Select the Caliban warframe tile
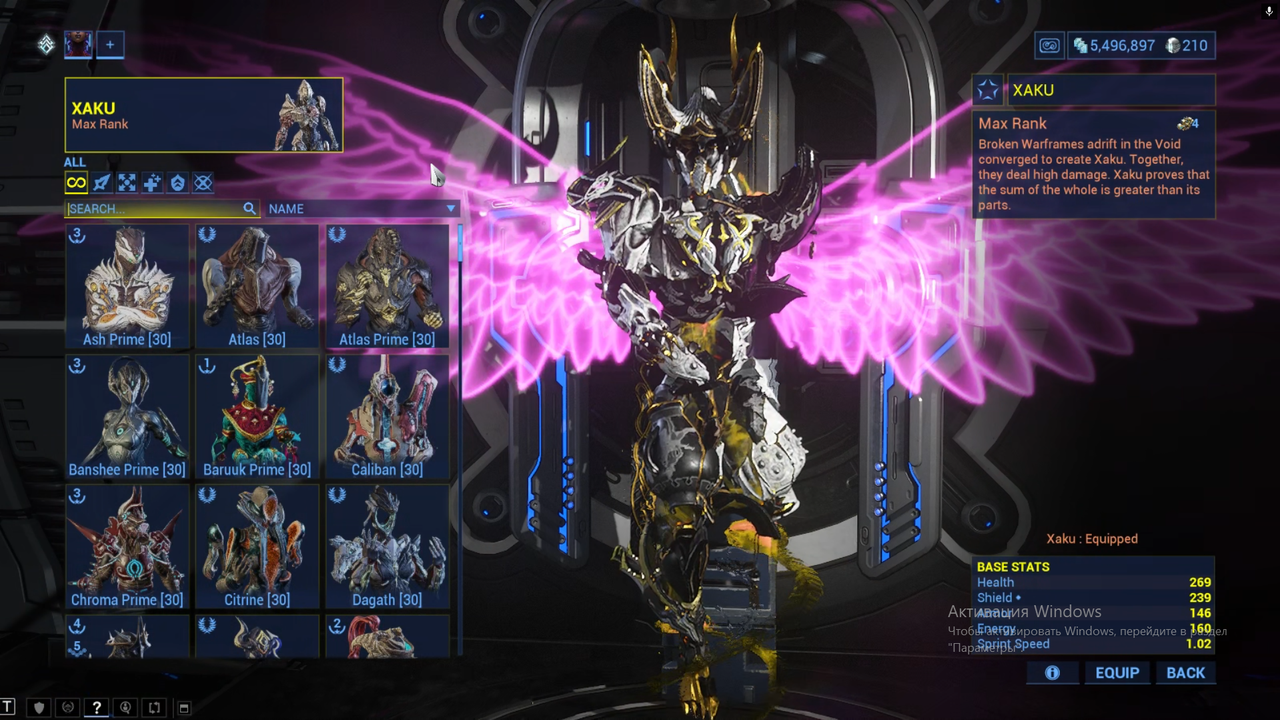The width and height of the screenshot is (1280, 720). tap(387, 416)
